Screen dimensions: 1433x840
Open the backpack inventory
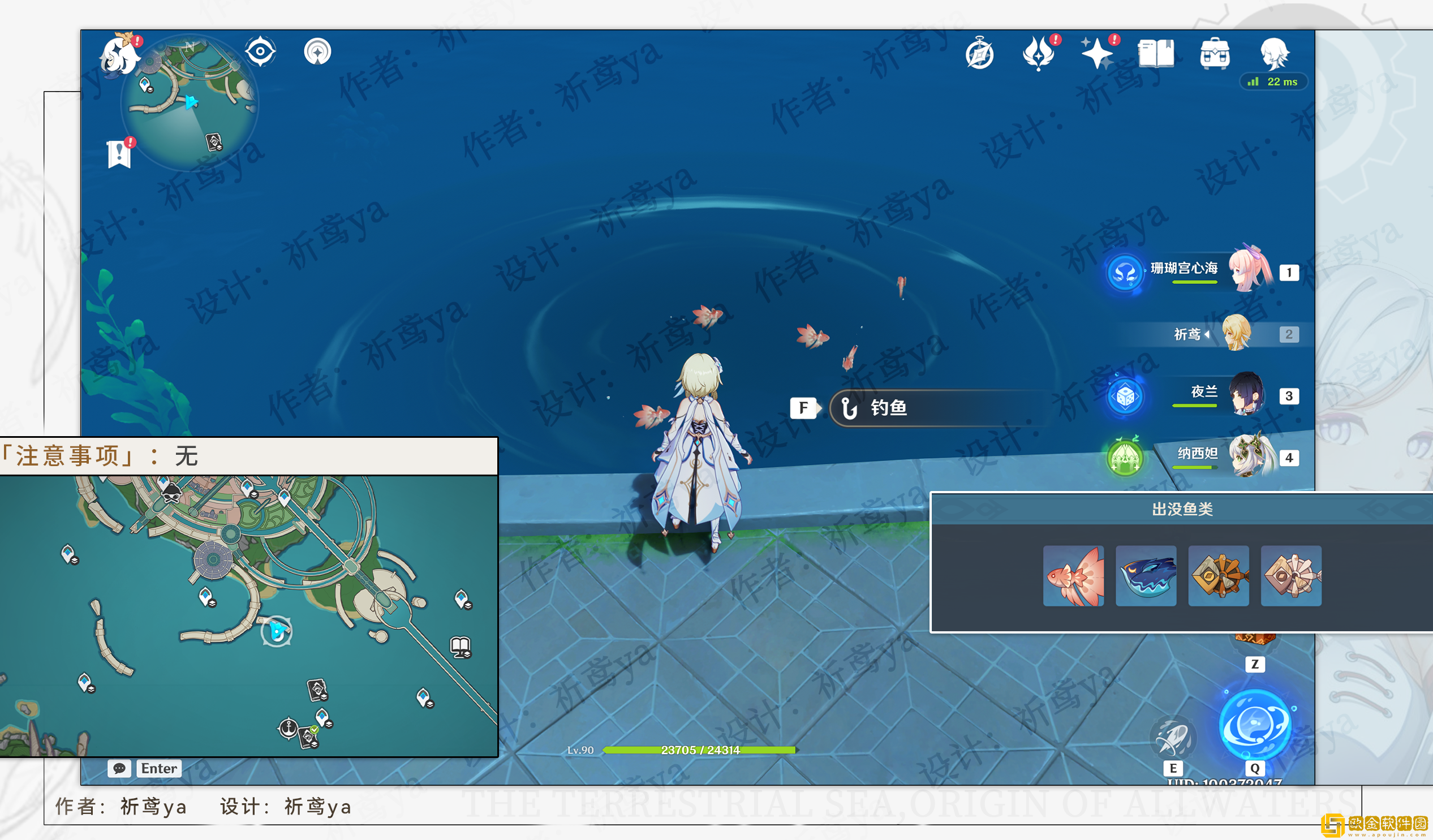(1215, 54)
